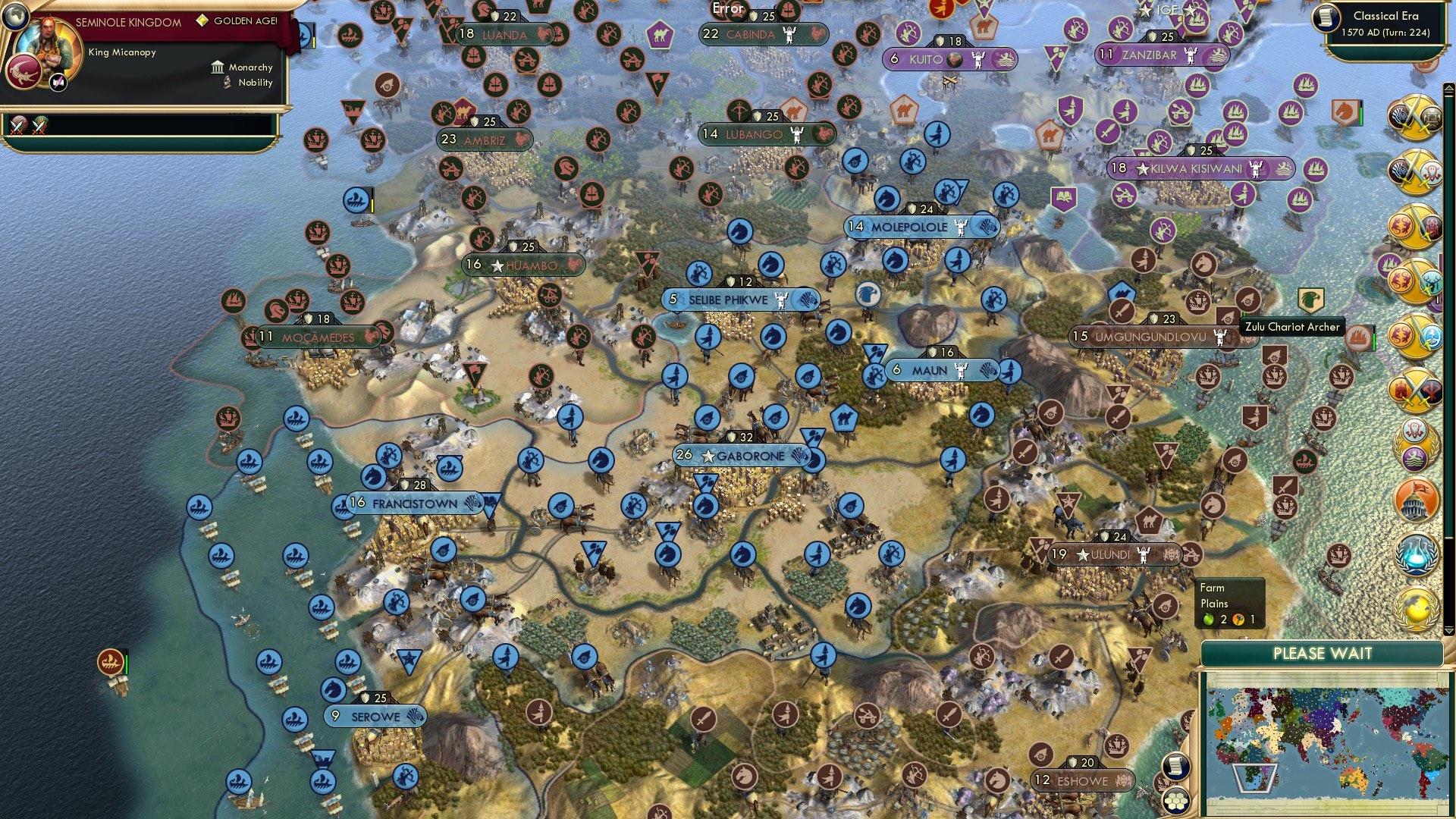Click the Monarchy policy icon in the panel

[x=217, y=67]
